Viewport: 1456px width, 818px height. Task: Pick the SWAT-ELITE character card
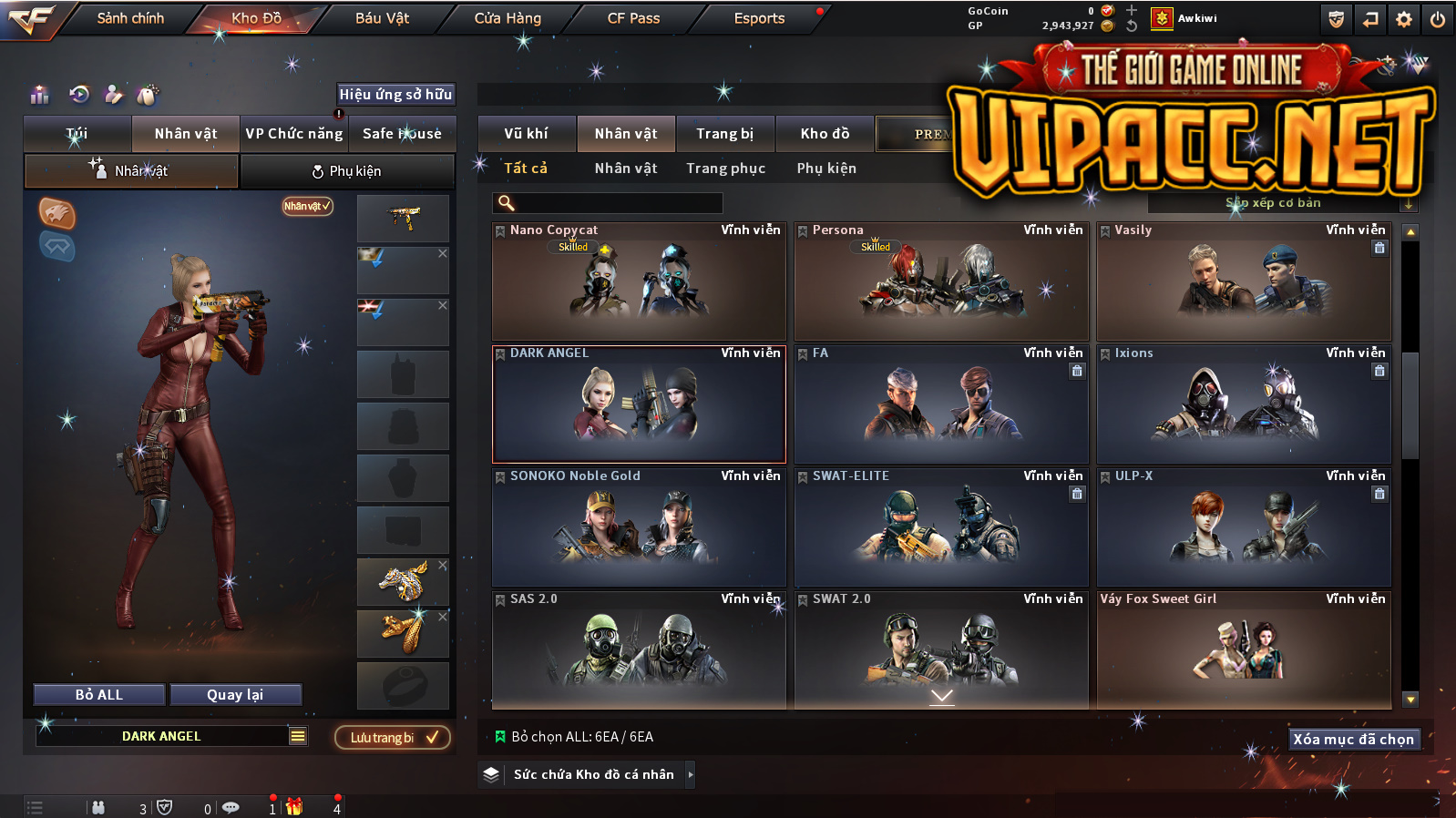(941, 527)
